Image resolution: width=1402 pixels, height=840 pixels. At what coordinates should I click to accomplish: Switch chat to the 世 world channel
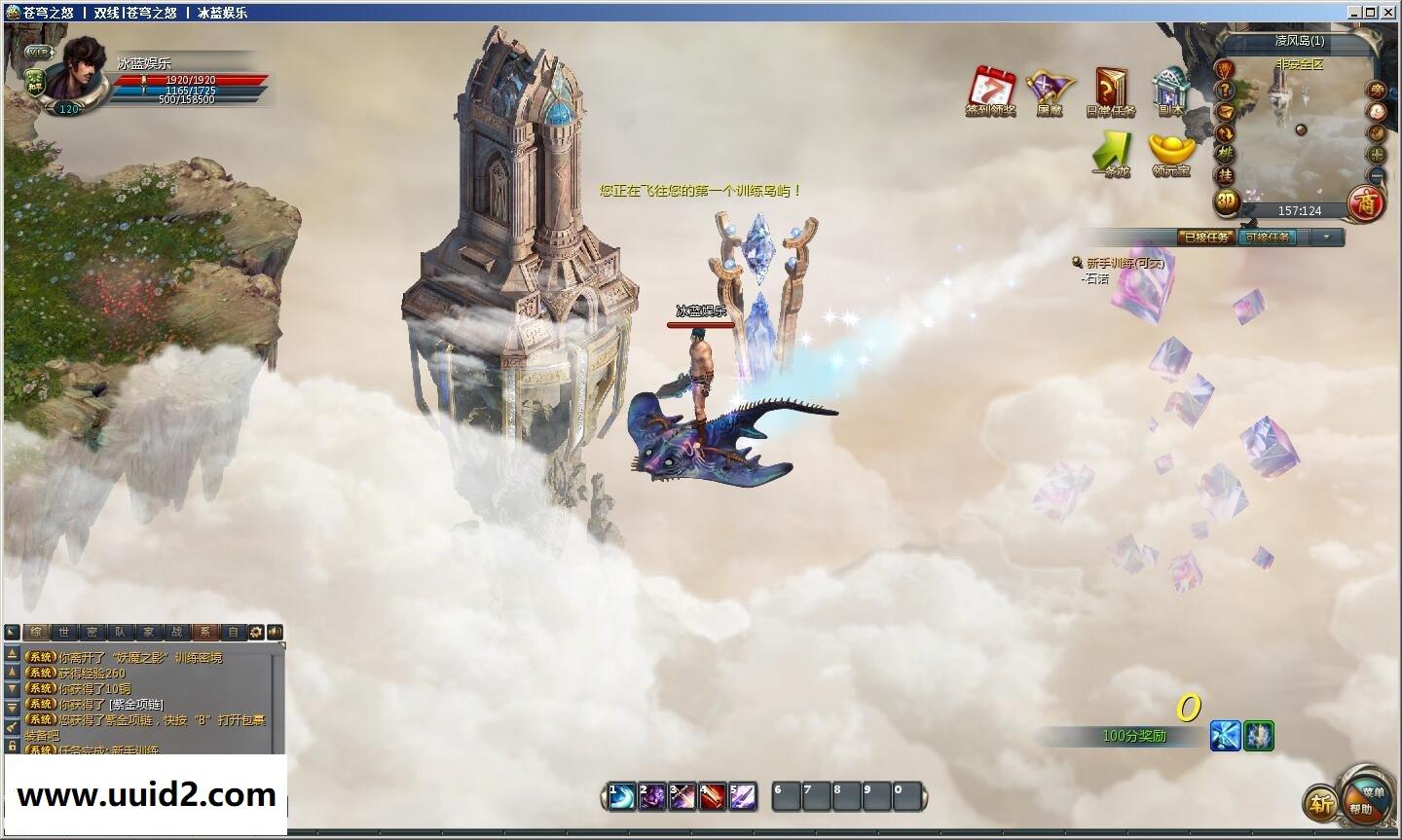click(x=63, y=632)
